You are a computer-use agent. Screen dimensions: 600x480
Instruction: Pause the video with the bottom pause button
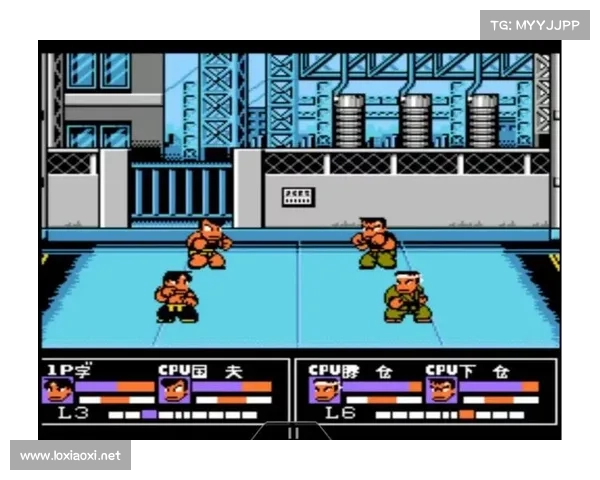coord(293,433)
